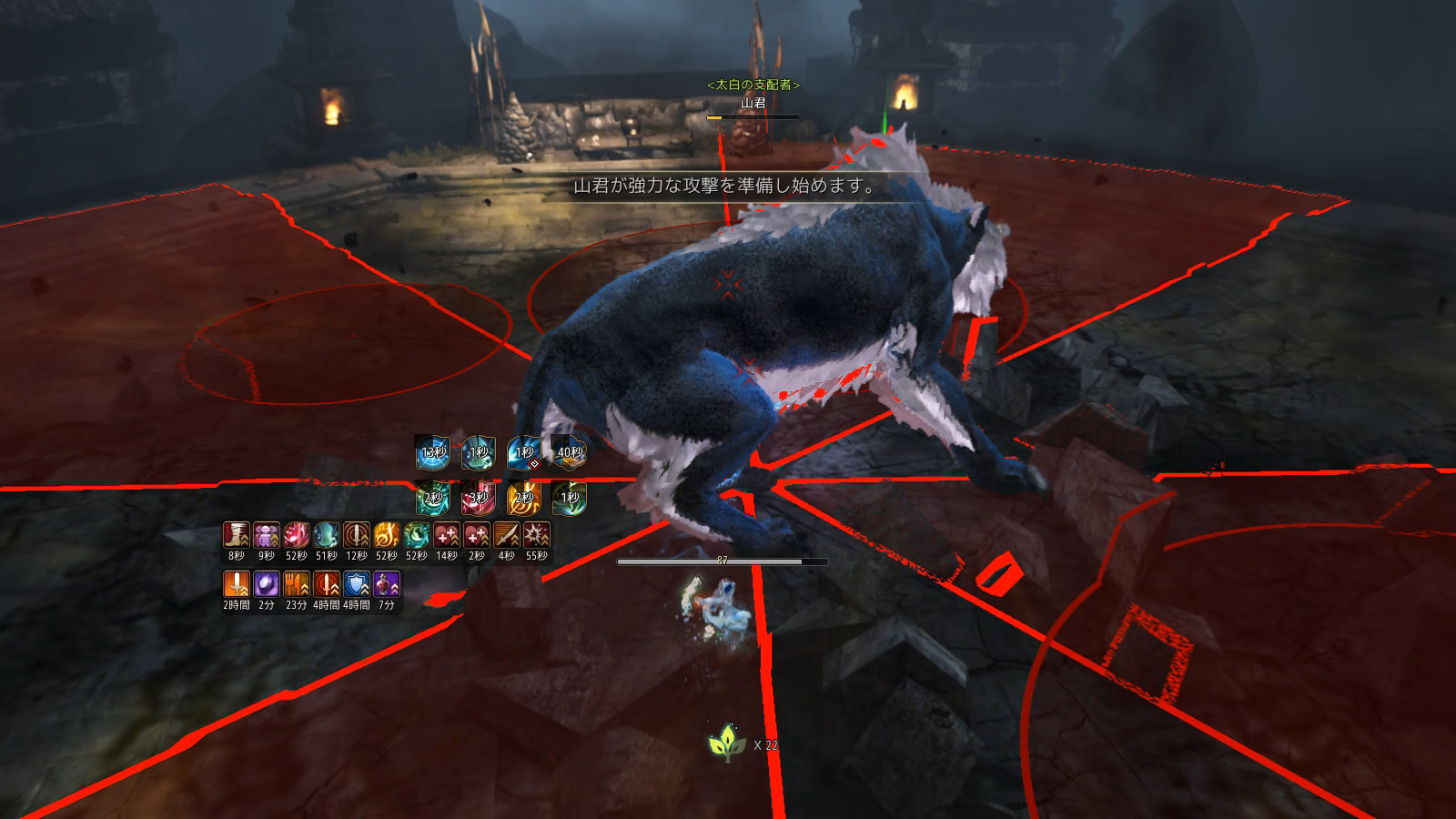Click the red potion buff icon
The width and height of the screenshot is (1456, 819).
coord(387,584)
